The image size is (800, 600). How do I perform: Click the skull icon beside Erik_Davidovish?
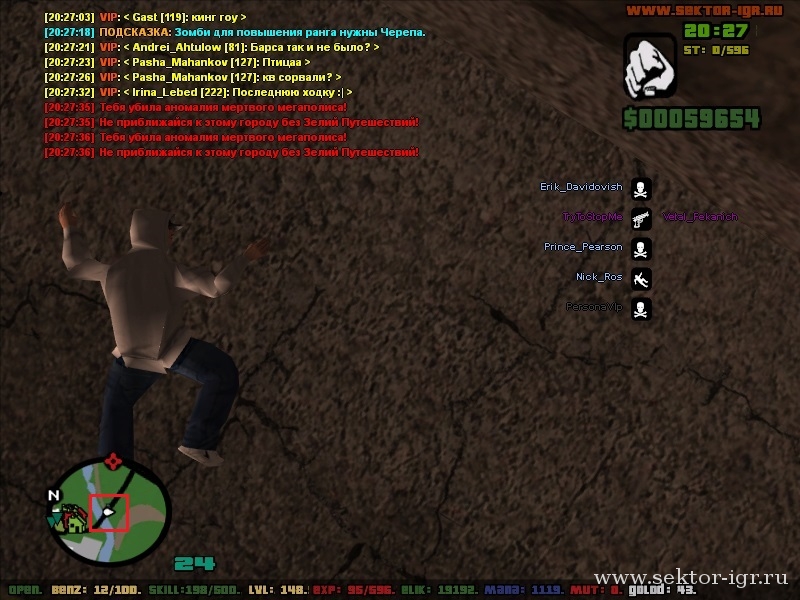[641, 188]
